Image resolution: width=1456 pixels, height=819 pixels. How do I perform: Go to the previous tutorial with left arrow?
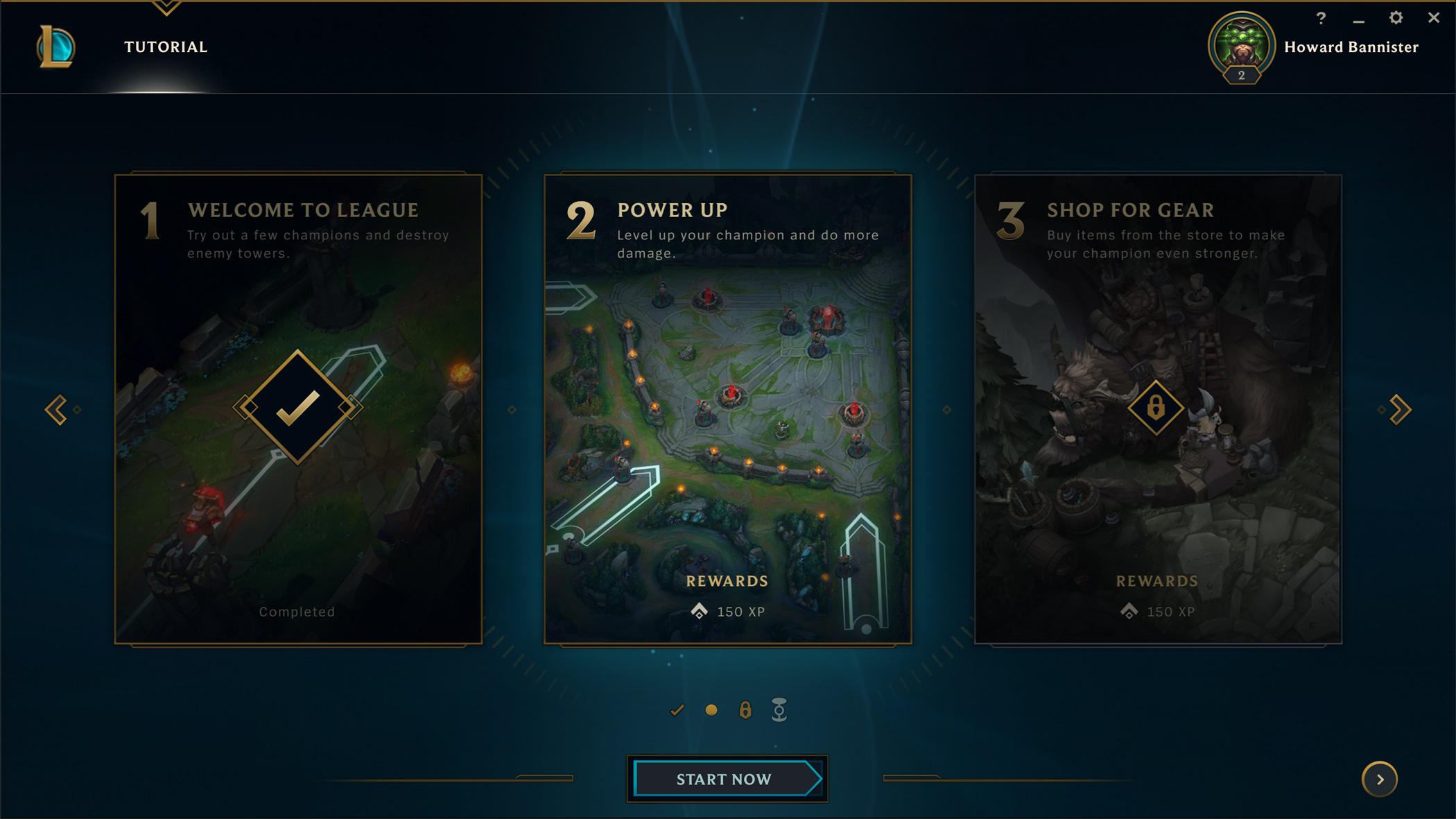tap(56, 410)
